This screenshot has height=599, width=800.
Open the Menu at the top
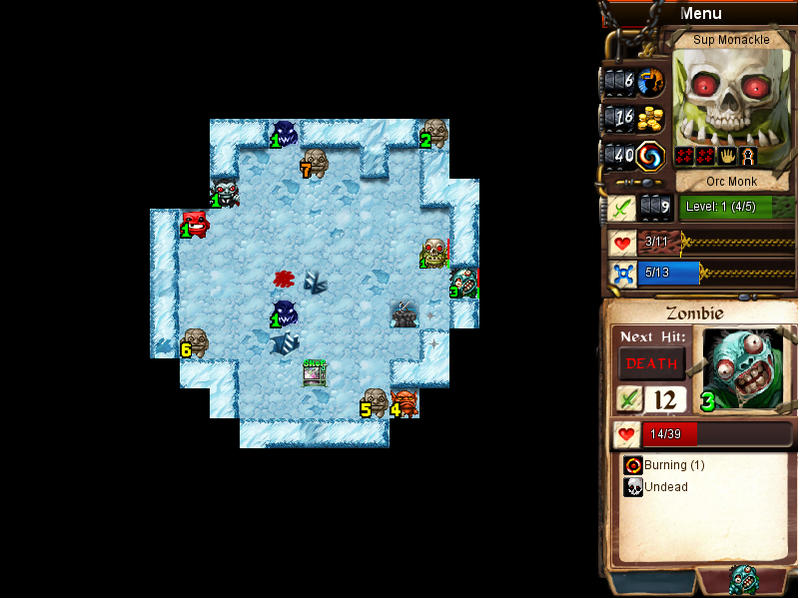(700, 13)
